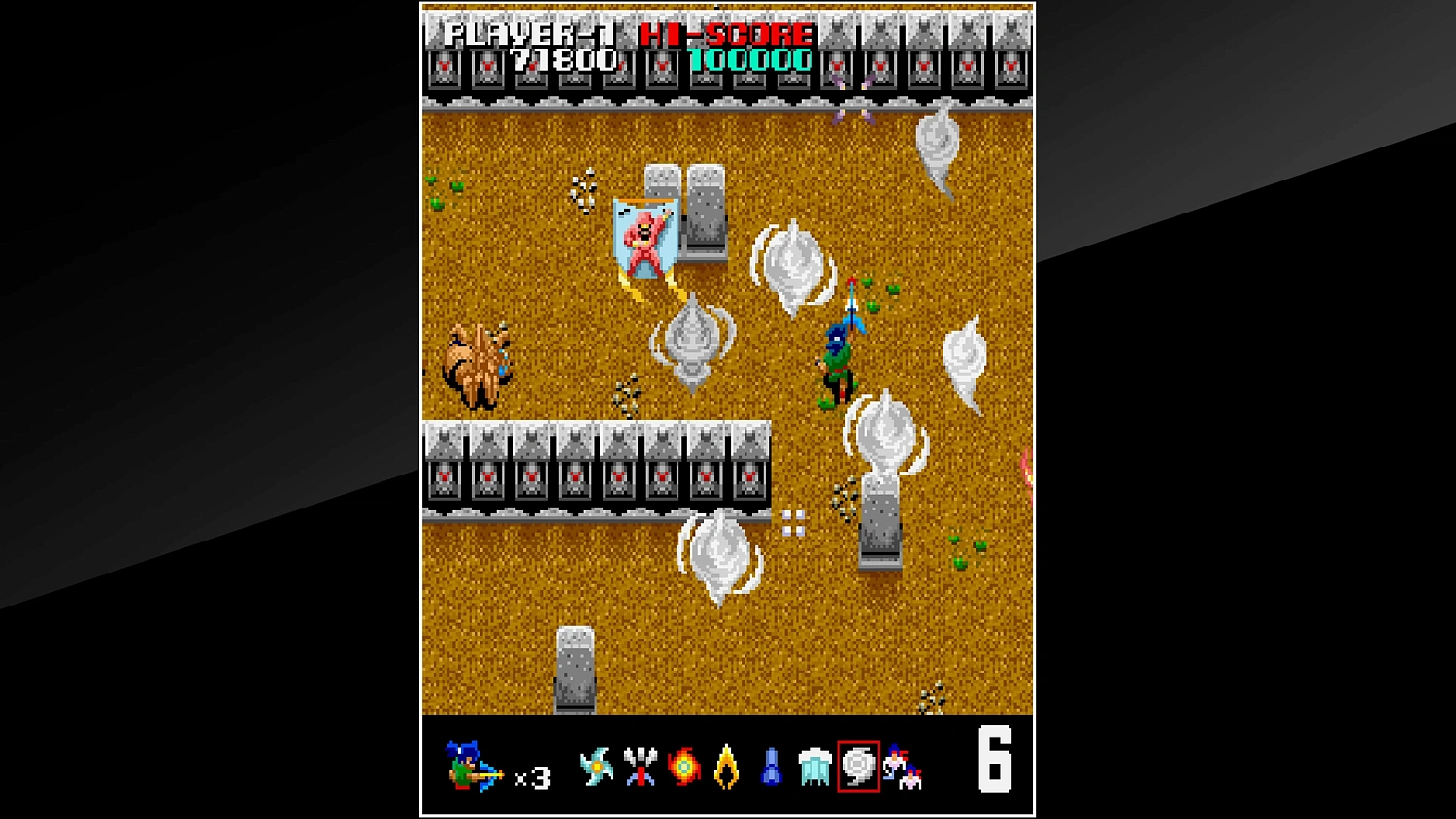Select the ninja clone power-up icon
1456x819 pixels.
[901, 767]
